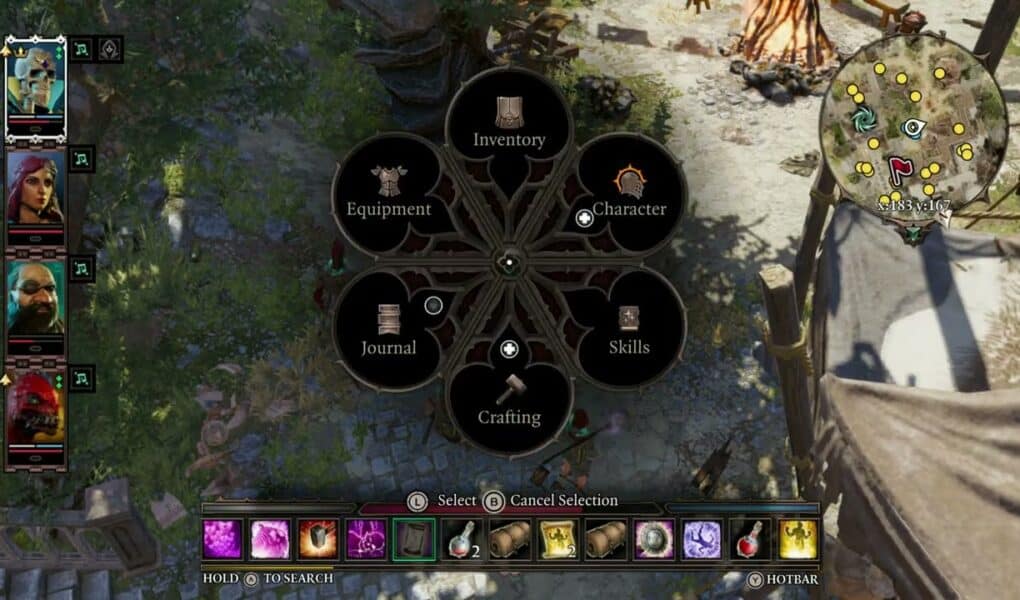Select Crafting with the hammer icon
The height and width of the screenshot is (600, 1020).
(509, 402)
